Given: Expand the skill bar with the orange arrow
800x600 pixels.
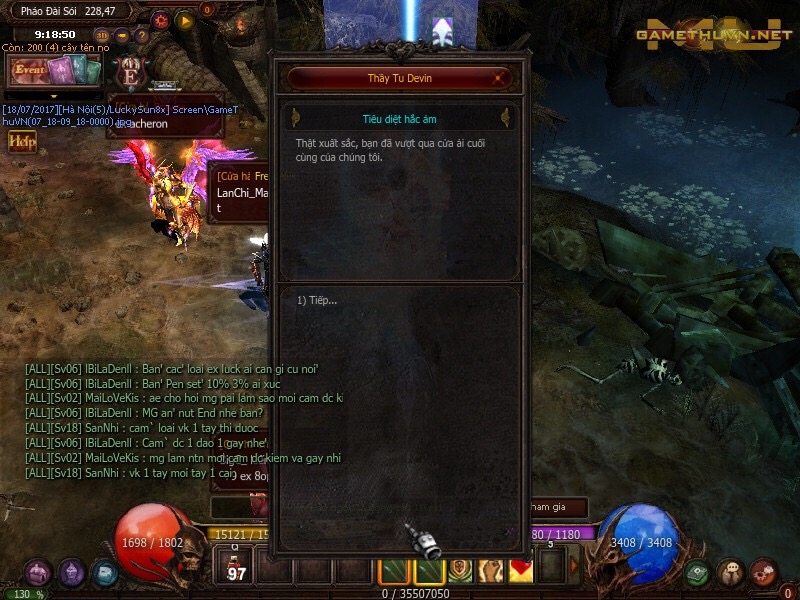Looking at the screenshot, I should tap(574, 567).
